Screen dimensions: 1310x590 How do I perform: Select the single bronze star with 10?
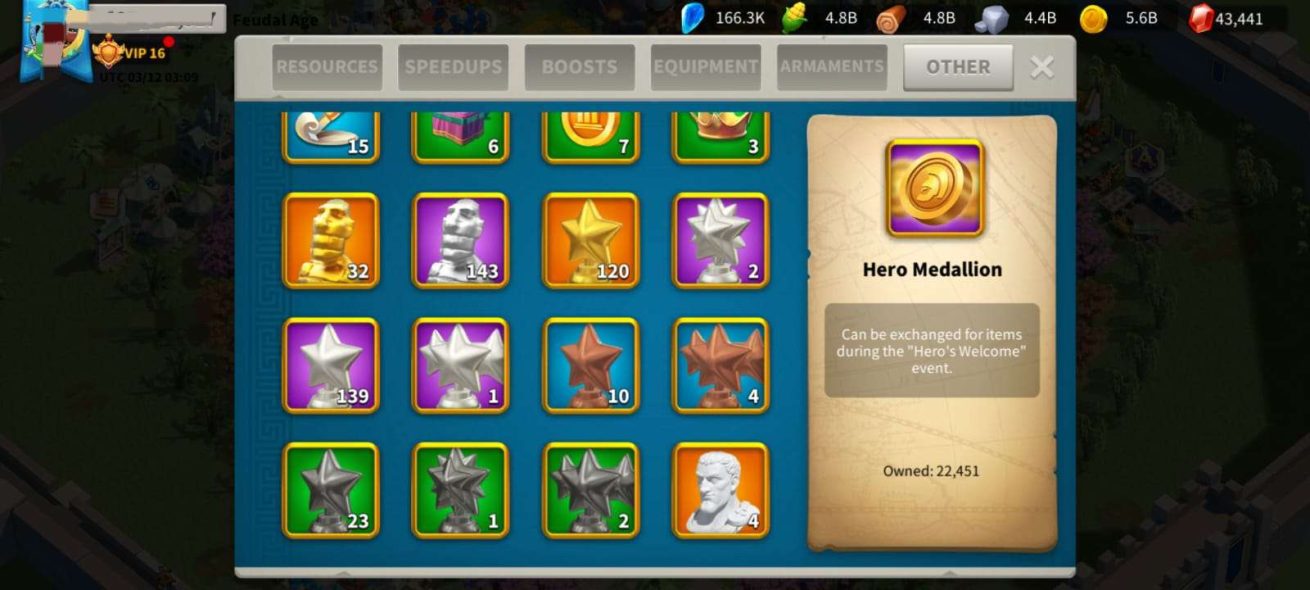[x=591, y=366]
